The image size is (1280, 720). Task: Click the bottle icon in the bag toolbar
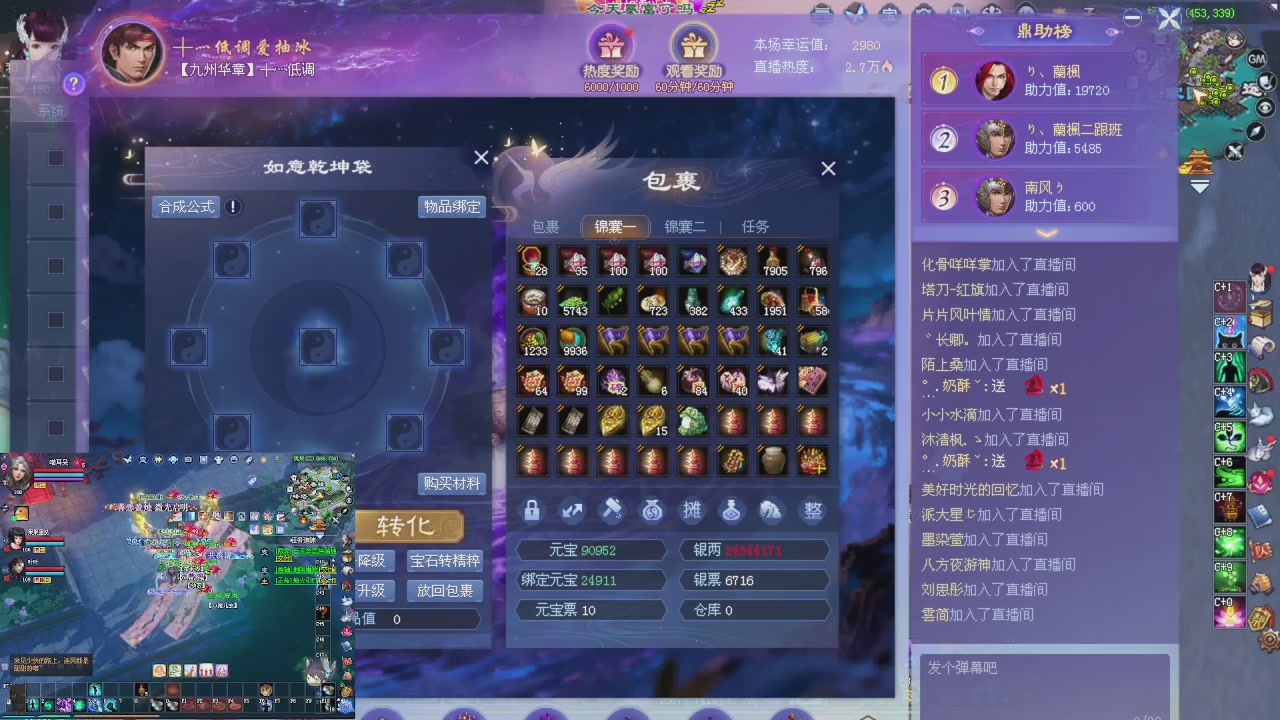pos(732,511)
